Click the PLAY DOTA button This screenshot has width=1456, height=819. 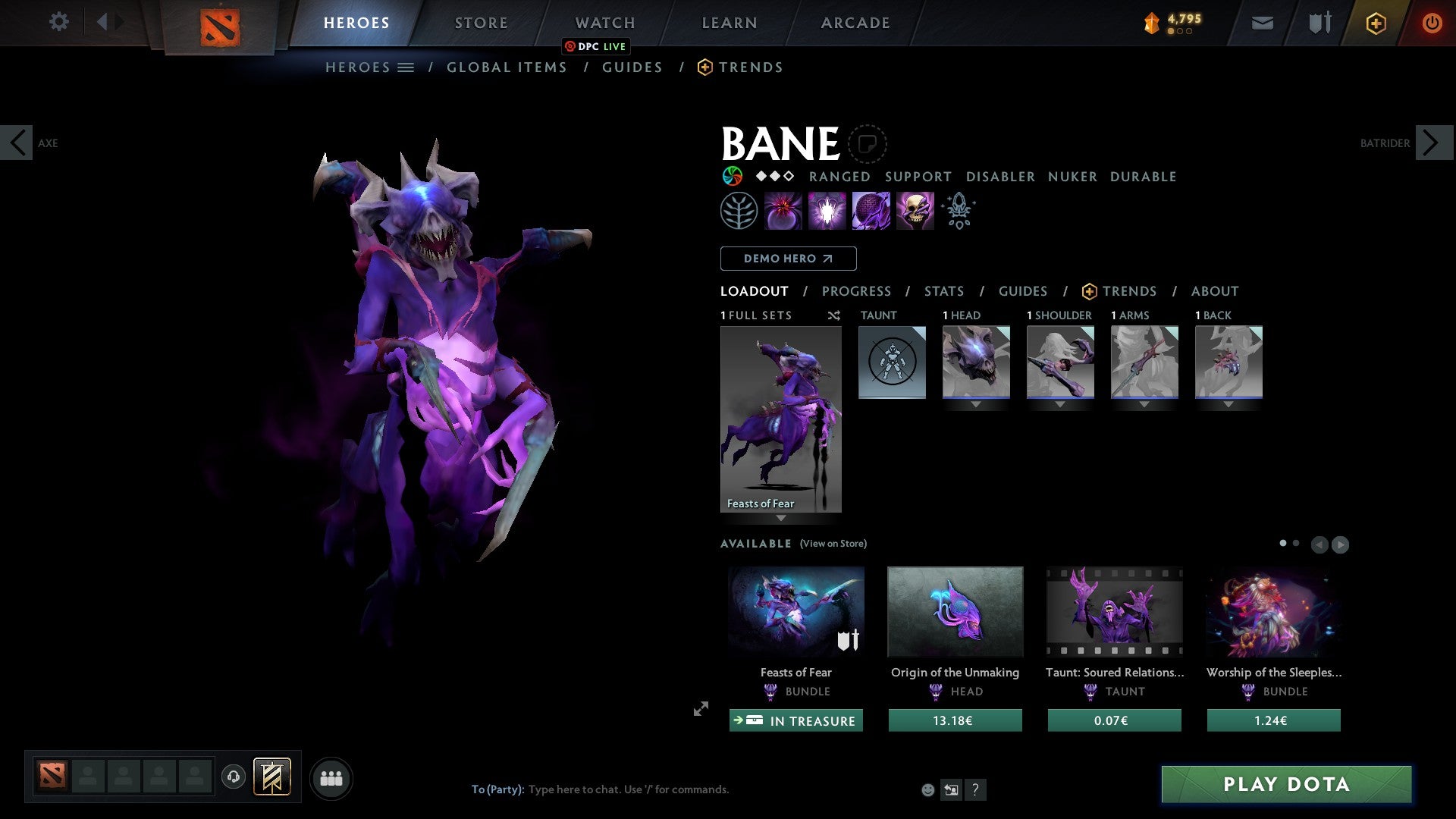(x=1284, y=785)
